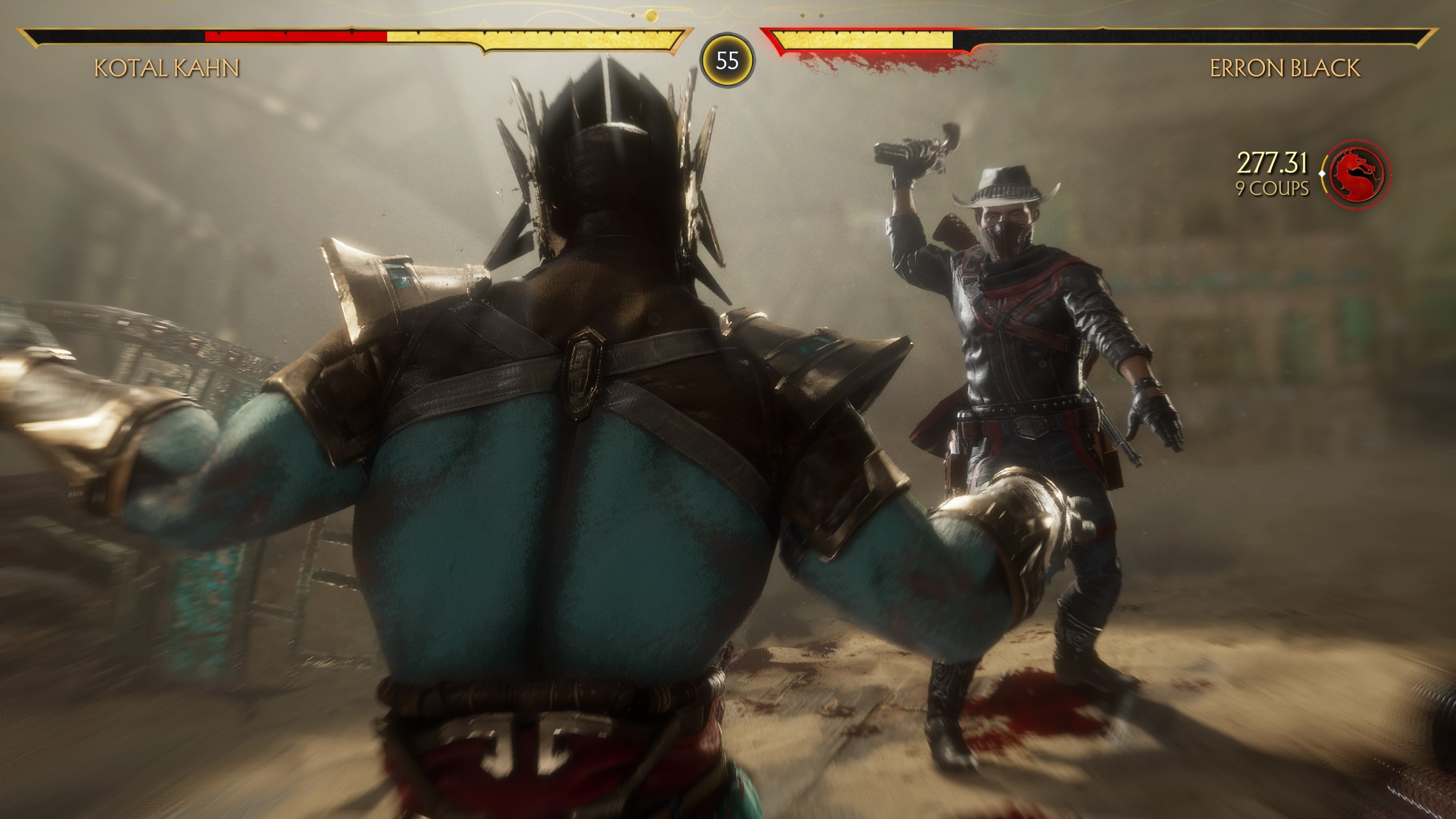Click the white sparkle beside the dragon emblem
The height and width of the screenshot is (819, 1456).
click(1323, 174)
